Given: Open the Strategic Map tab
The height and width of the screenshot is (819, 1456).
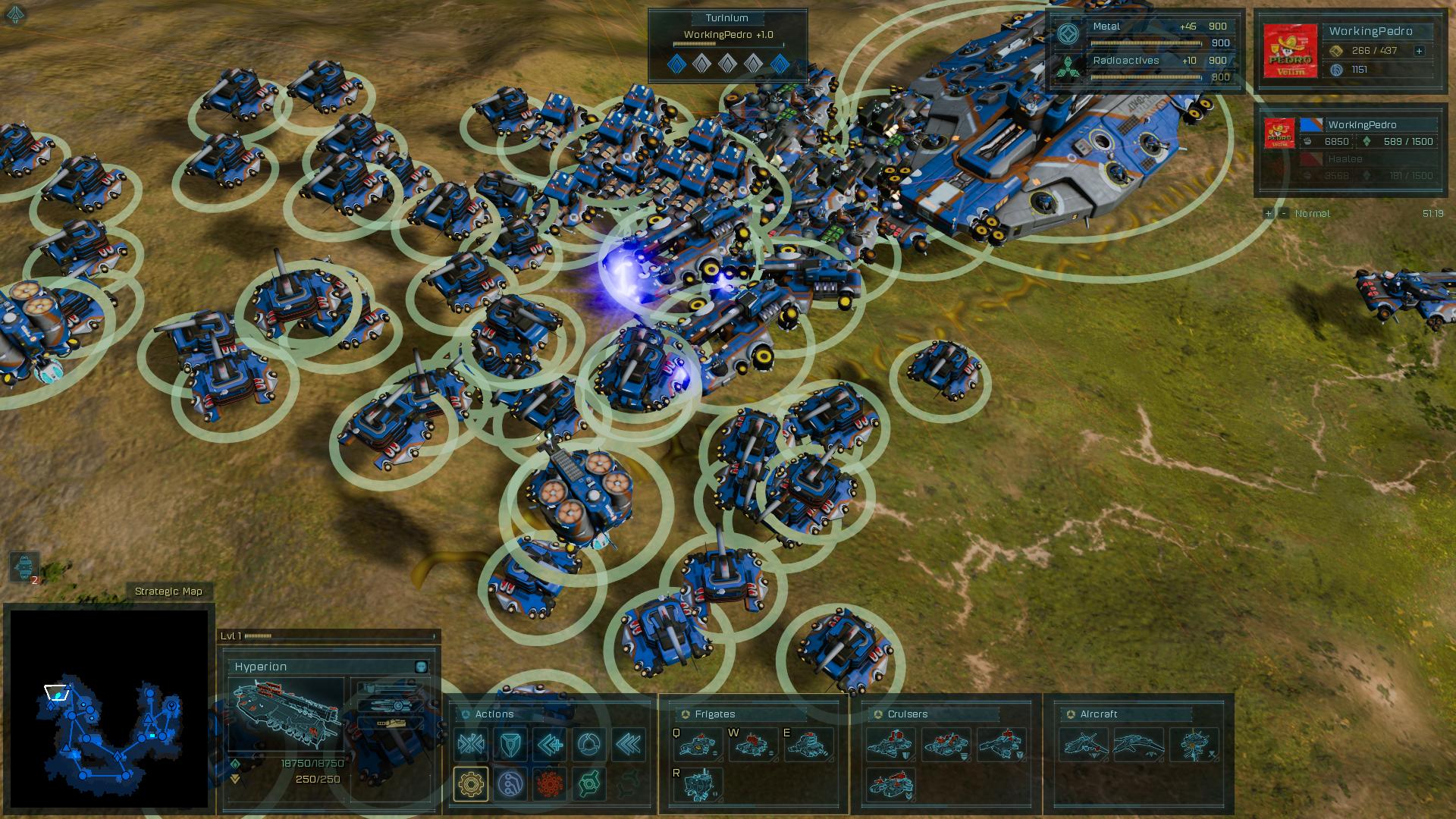Looking at the screenshot, I should (168, 591).
